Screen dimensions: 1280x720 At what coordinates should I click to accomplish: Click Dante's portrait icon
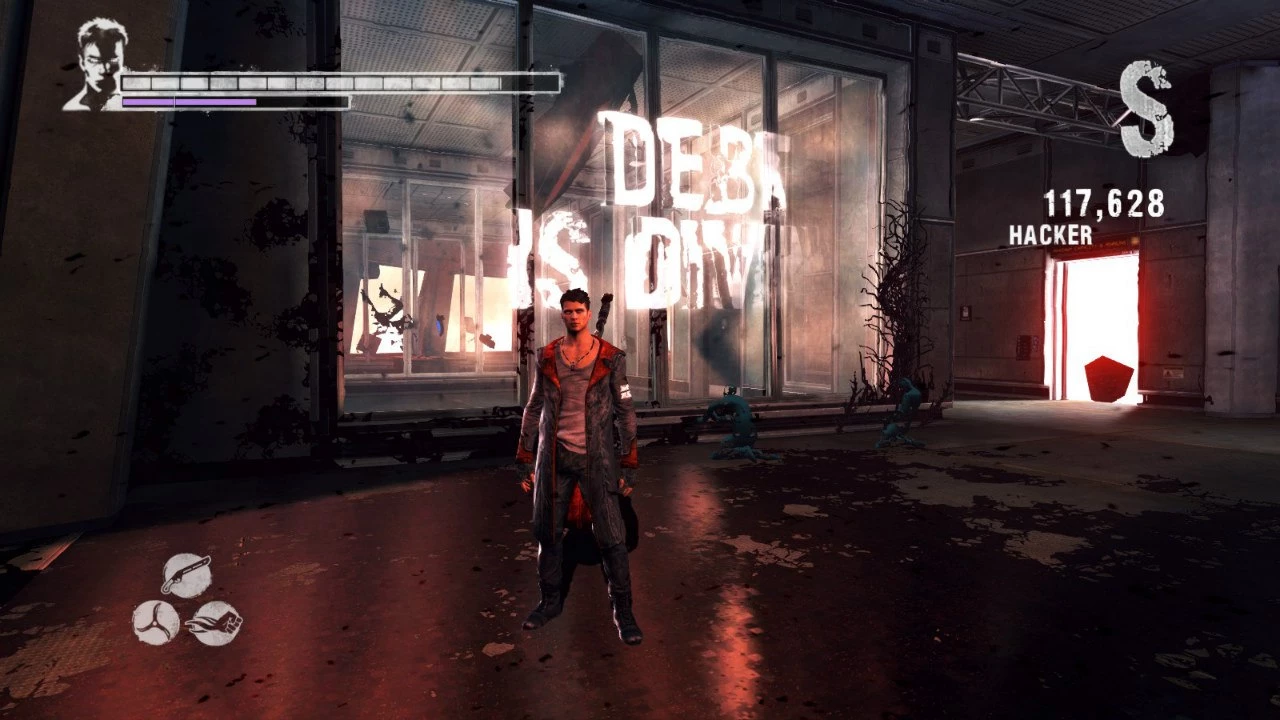[93, 67]
